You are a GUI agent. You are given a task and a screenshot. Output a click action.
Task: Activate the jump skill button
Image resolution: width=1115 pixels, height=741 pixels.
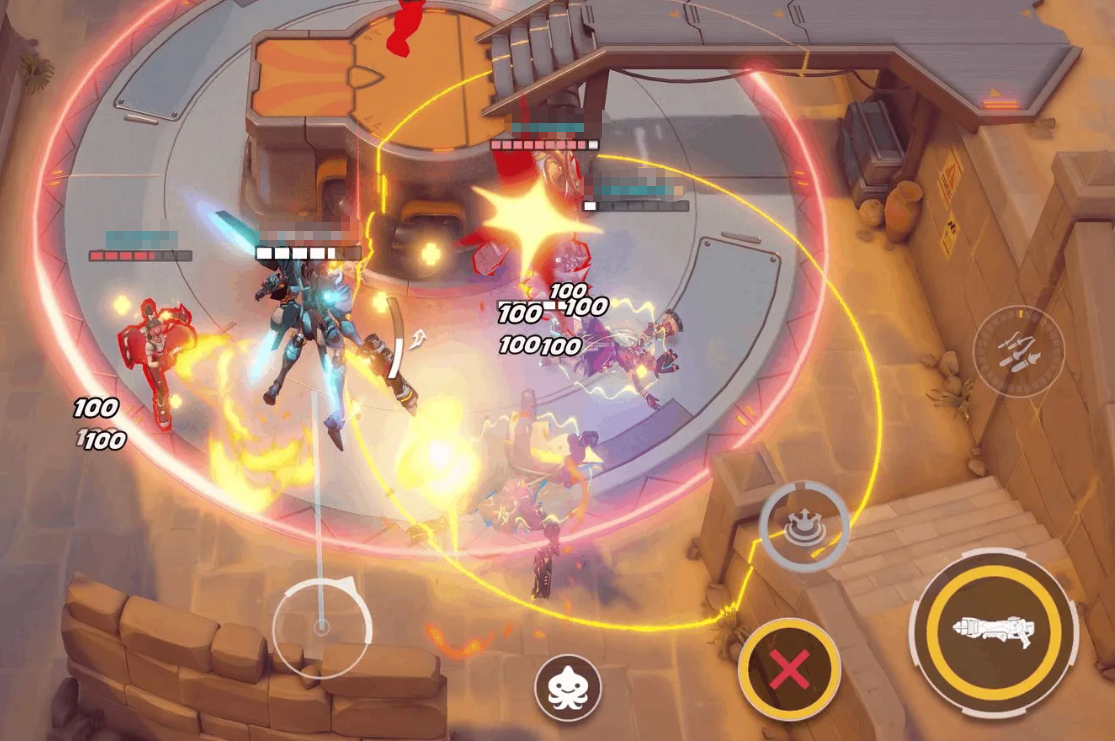pos(804,526)
